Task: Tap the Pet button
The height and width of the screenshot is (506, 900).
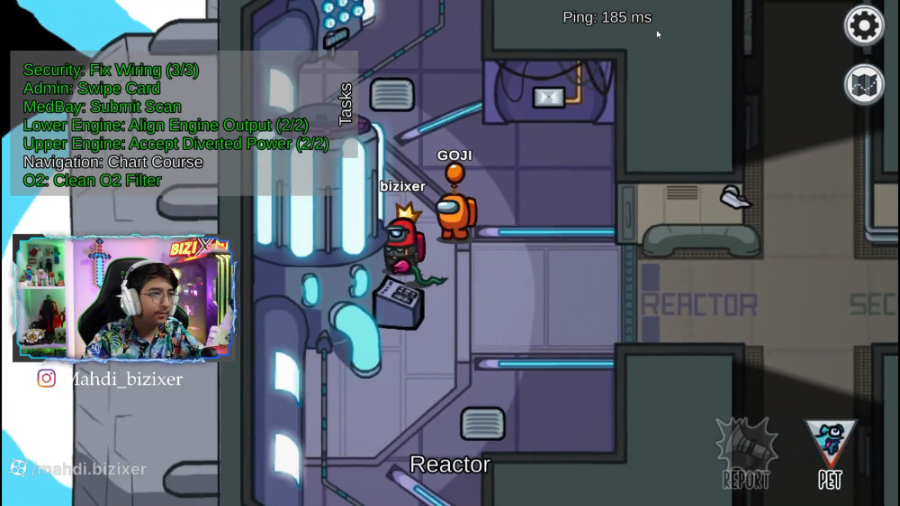Action: 830,453
